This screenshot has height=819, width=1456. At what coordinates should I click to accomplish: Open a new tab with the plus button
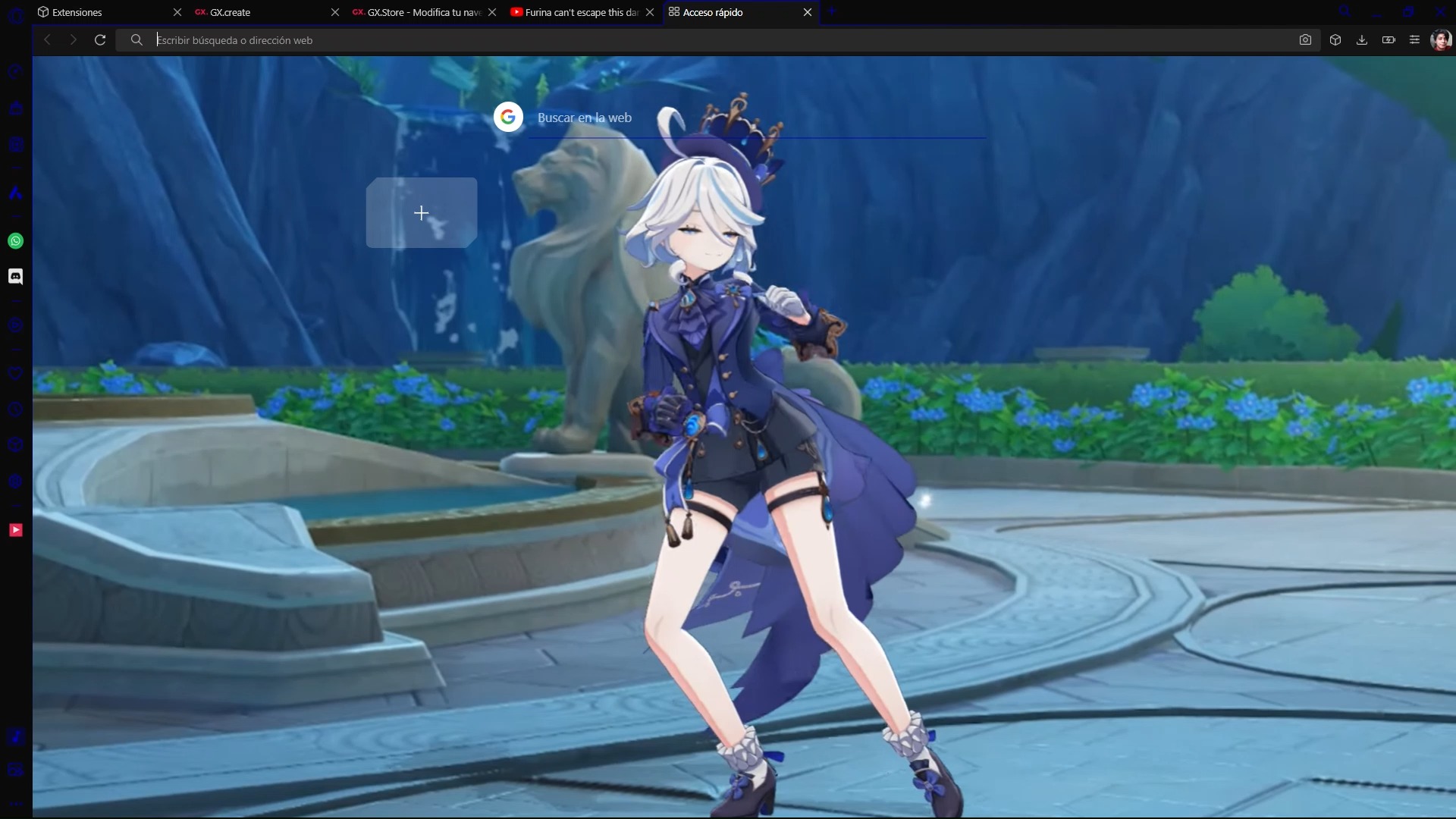point(833,11)
